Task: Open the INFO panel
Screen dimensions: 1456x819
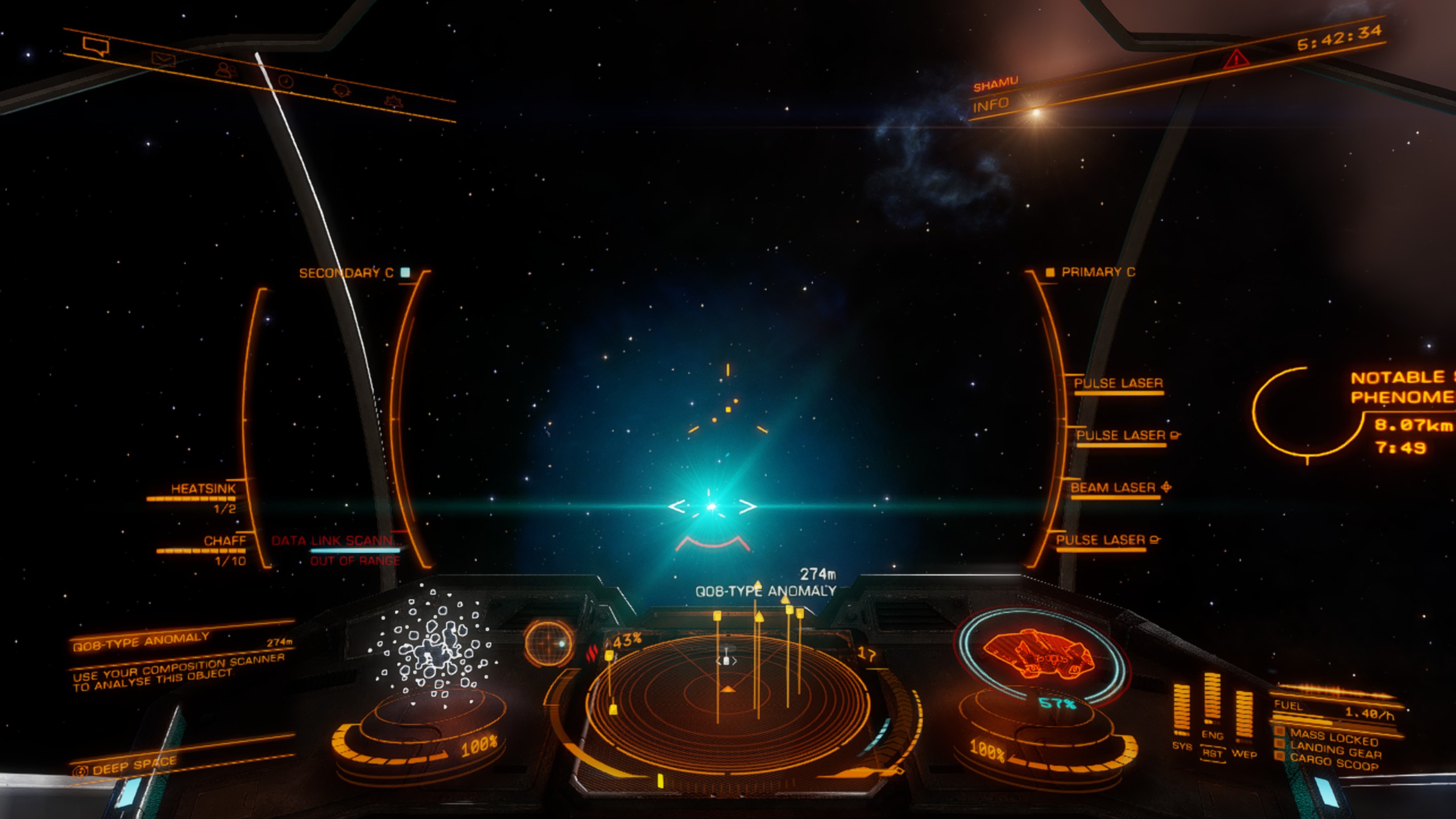Action: (x=990, y=105)
